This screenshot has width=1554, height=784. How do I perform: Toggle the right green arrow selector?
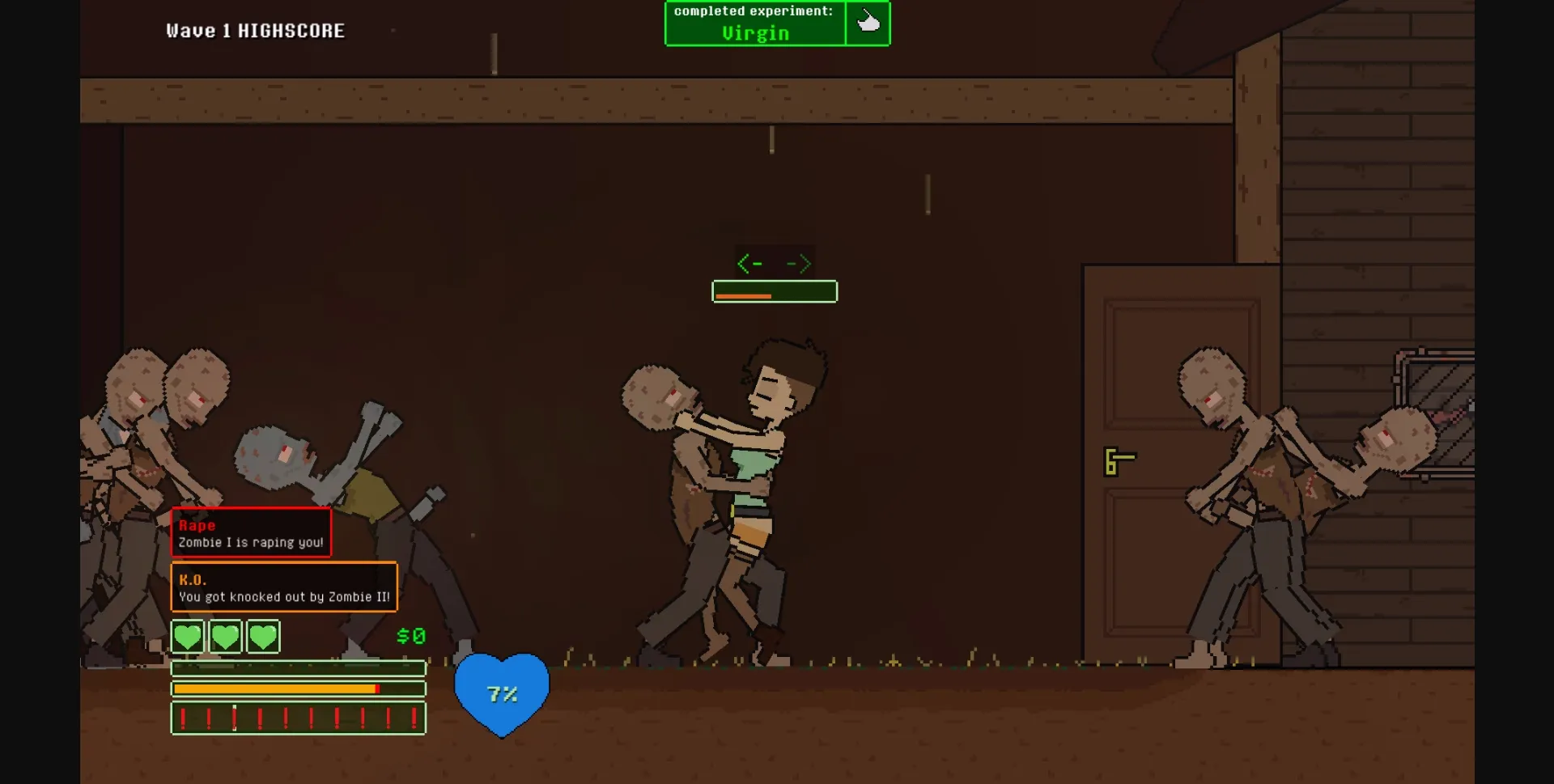(798, 263)
